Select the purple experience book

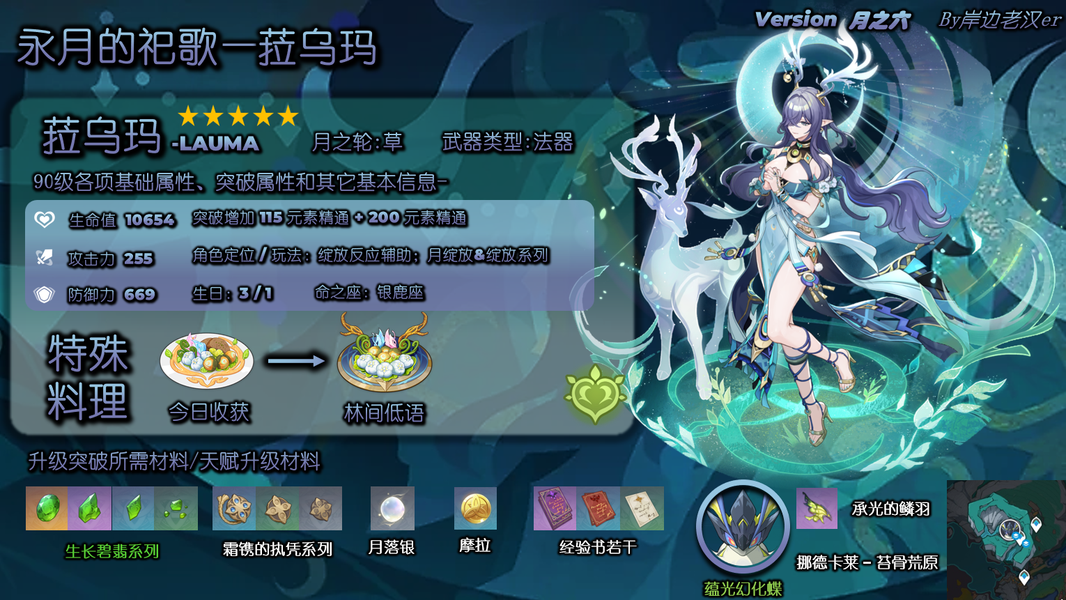coord(555,509)
